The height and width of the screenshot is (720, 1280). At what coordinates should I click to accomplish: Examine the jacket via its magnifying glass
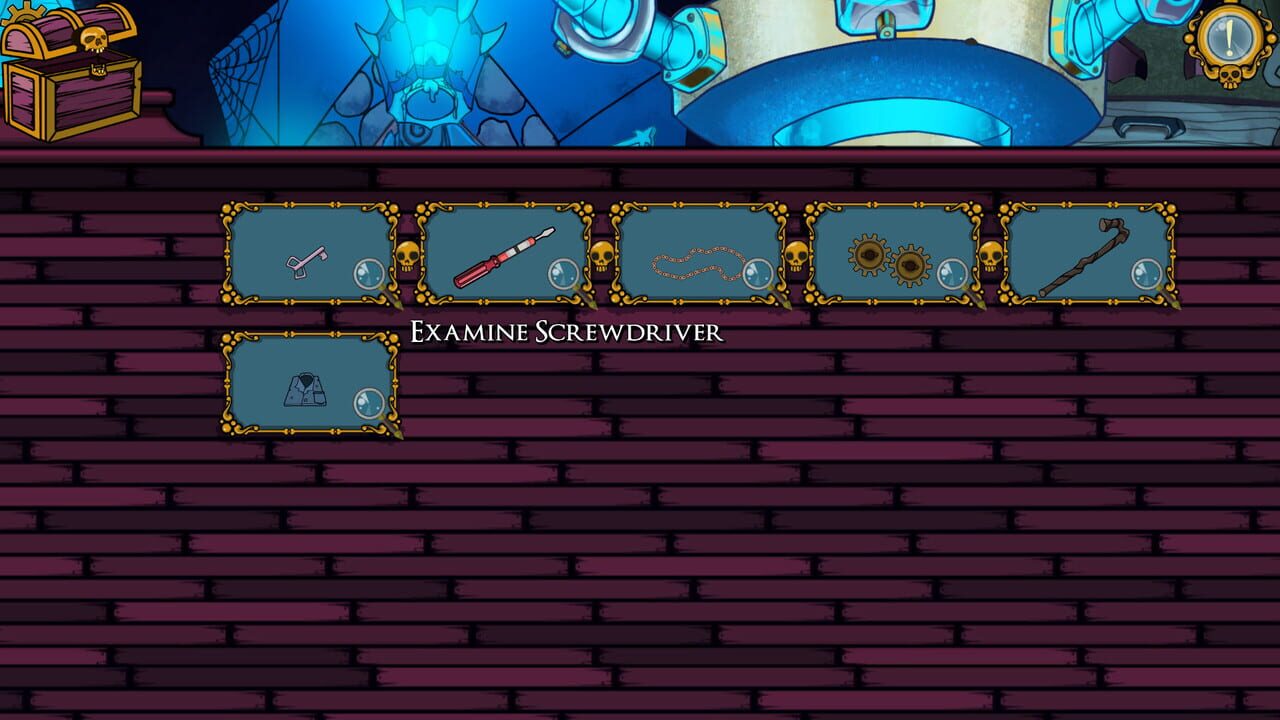(x=368, y=404)
